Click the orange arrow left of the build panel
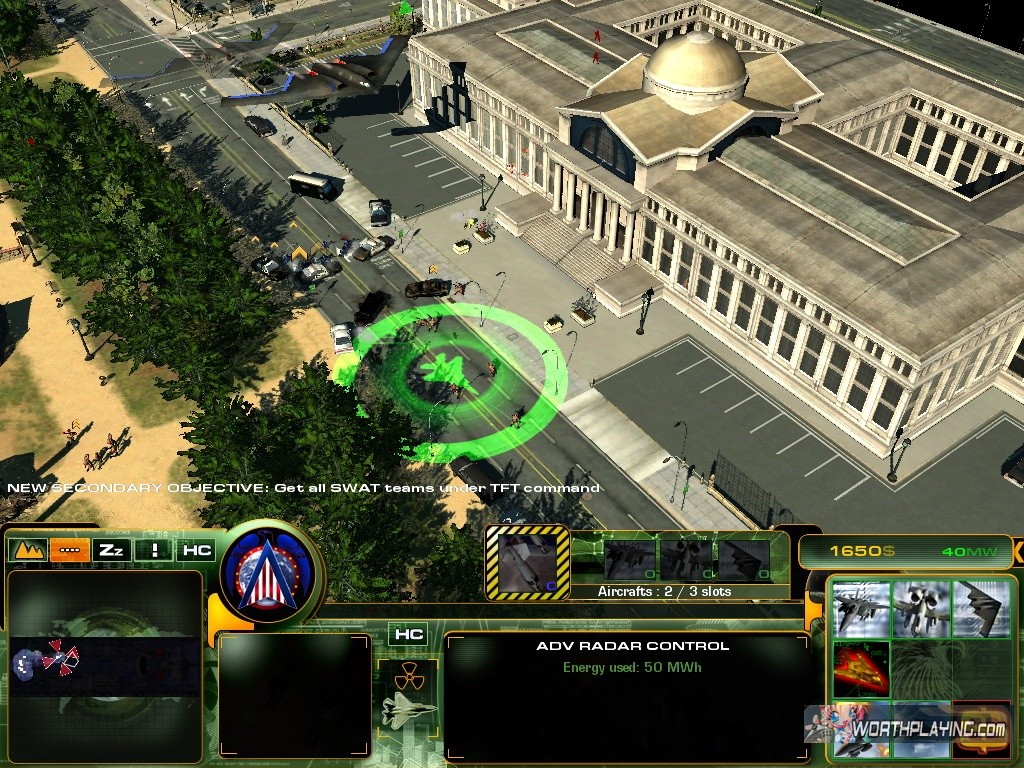This screenshot has width=1024, height=768. [813, 610]
